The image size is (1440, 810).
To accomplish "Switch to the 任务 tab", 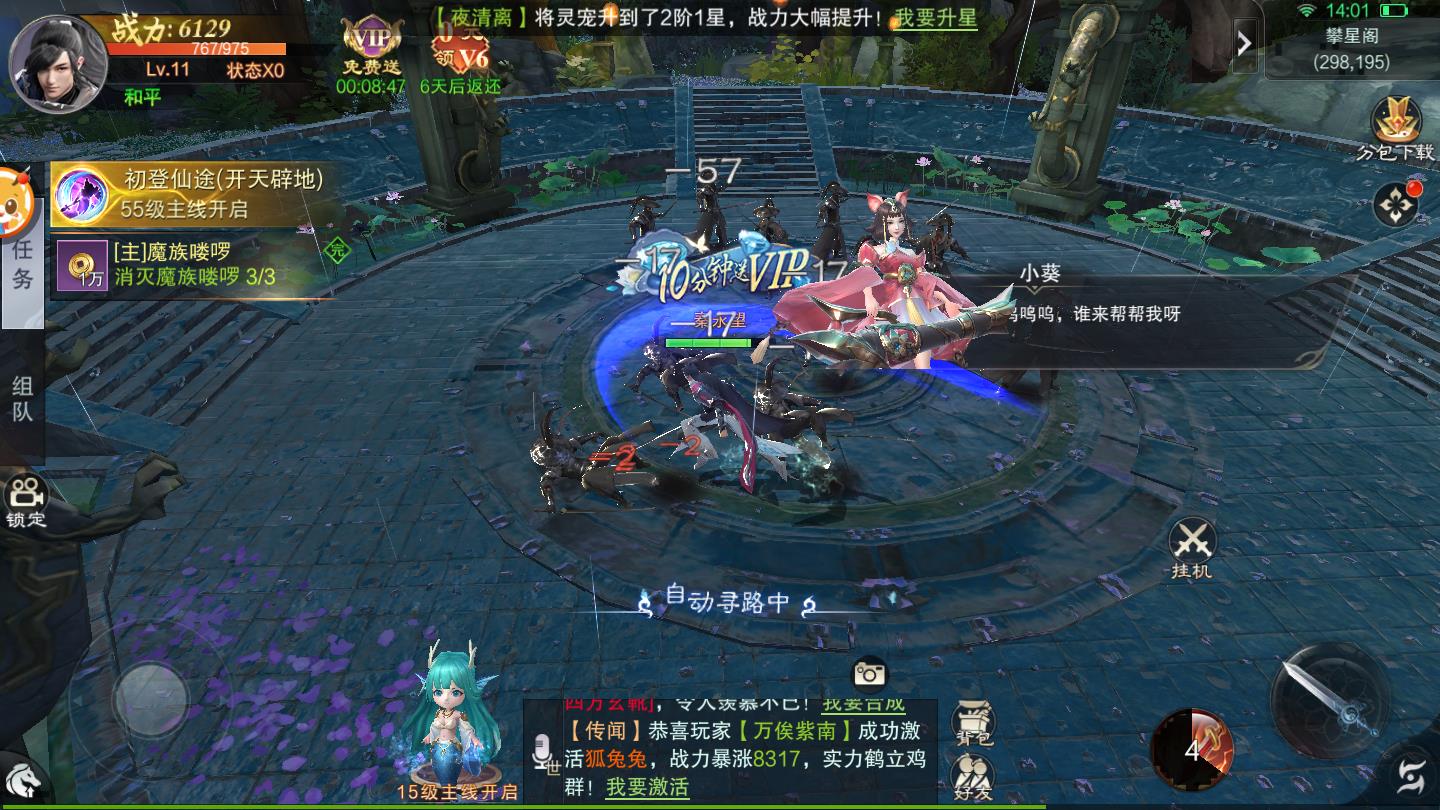I will tap(22, 263).
